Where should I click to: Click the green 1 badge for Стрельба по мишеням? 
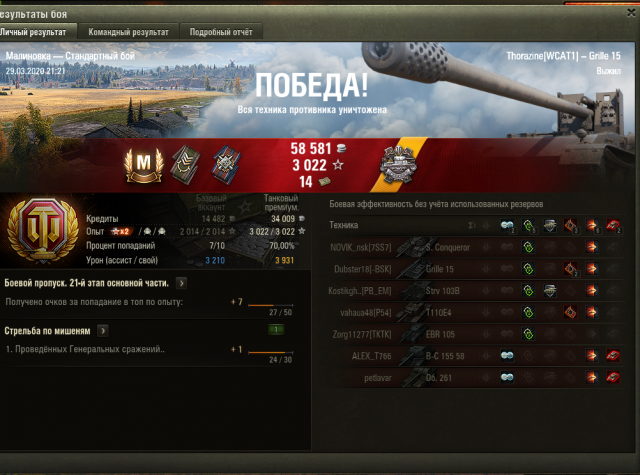(x=274, y=330)
